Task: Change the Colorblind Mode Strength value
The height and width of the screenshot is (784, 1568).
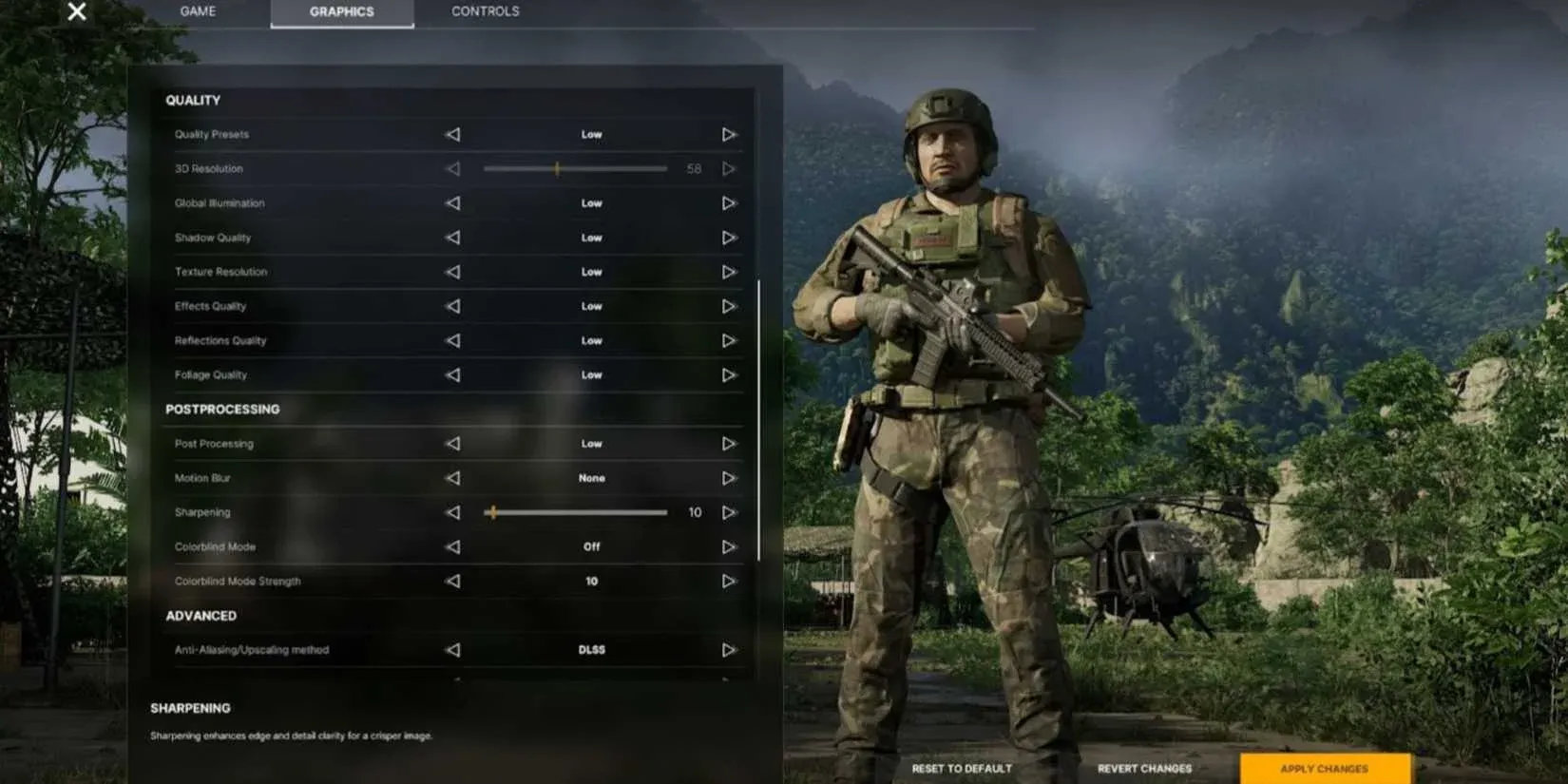Action: pos(591,581)
